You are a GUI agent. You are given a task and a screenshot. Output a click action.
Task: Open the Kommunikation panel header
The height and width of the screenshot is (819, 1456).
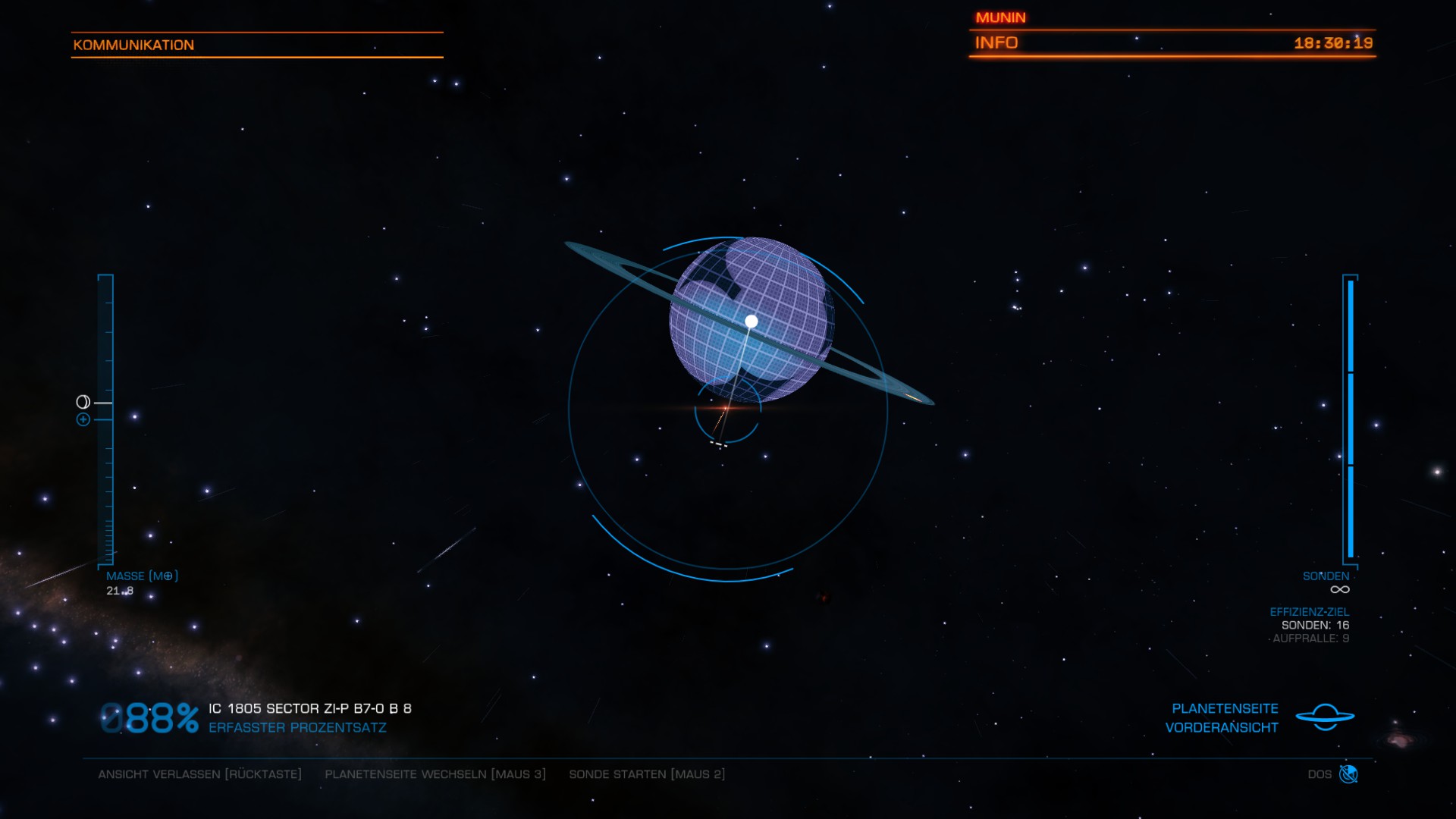(x=134, y=45)
